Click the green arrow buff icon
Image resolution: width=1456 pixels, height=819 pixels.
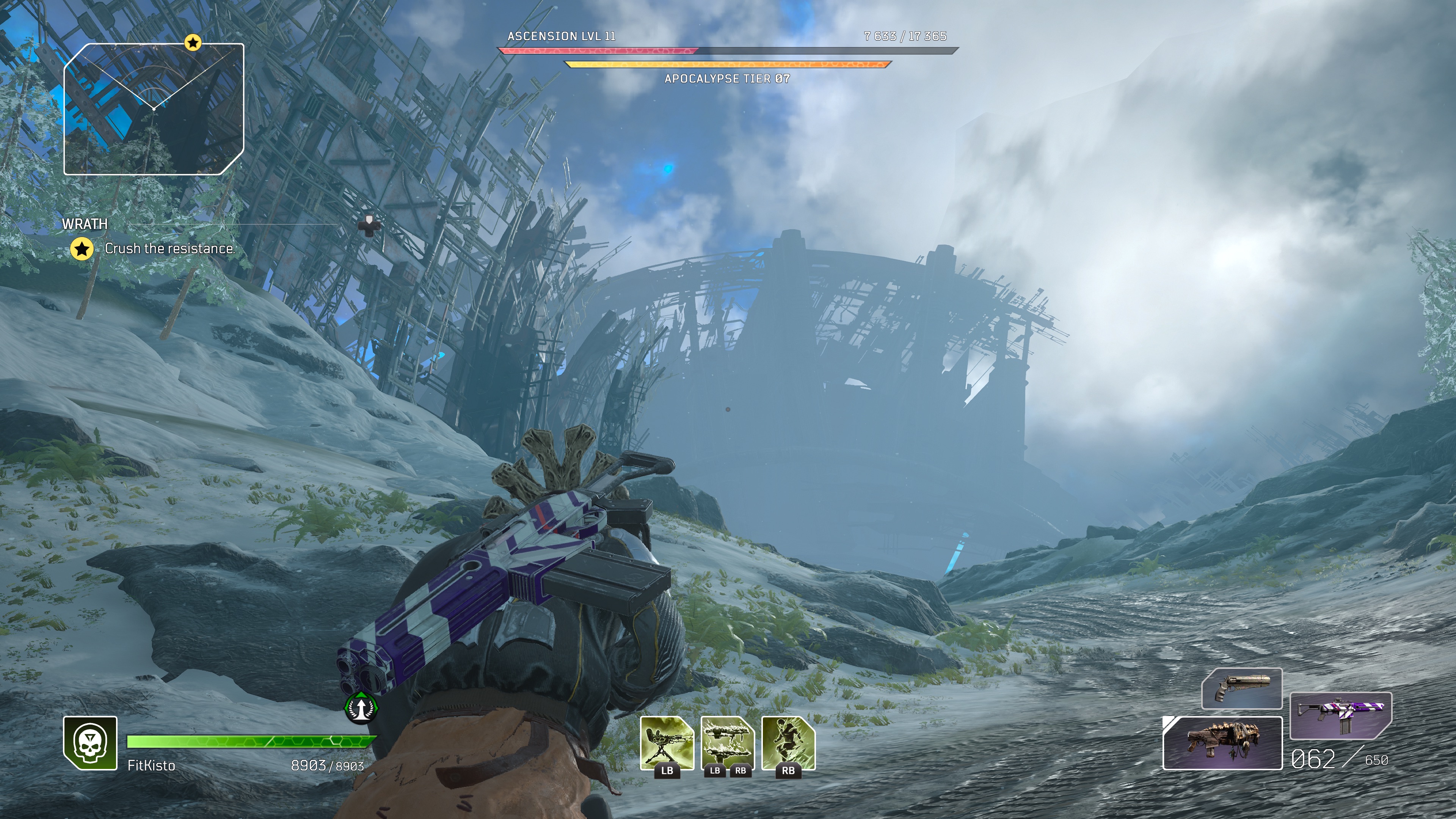click(x=361, y=707)
